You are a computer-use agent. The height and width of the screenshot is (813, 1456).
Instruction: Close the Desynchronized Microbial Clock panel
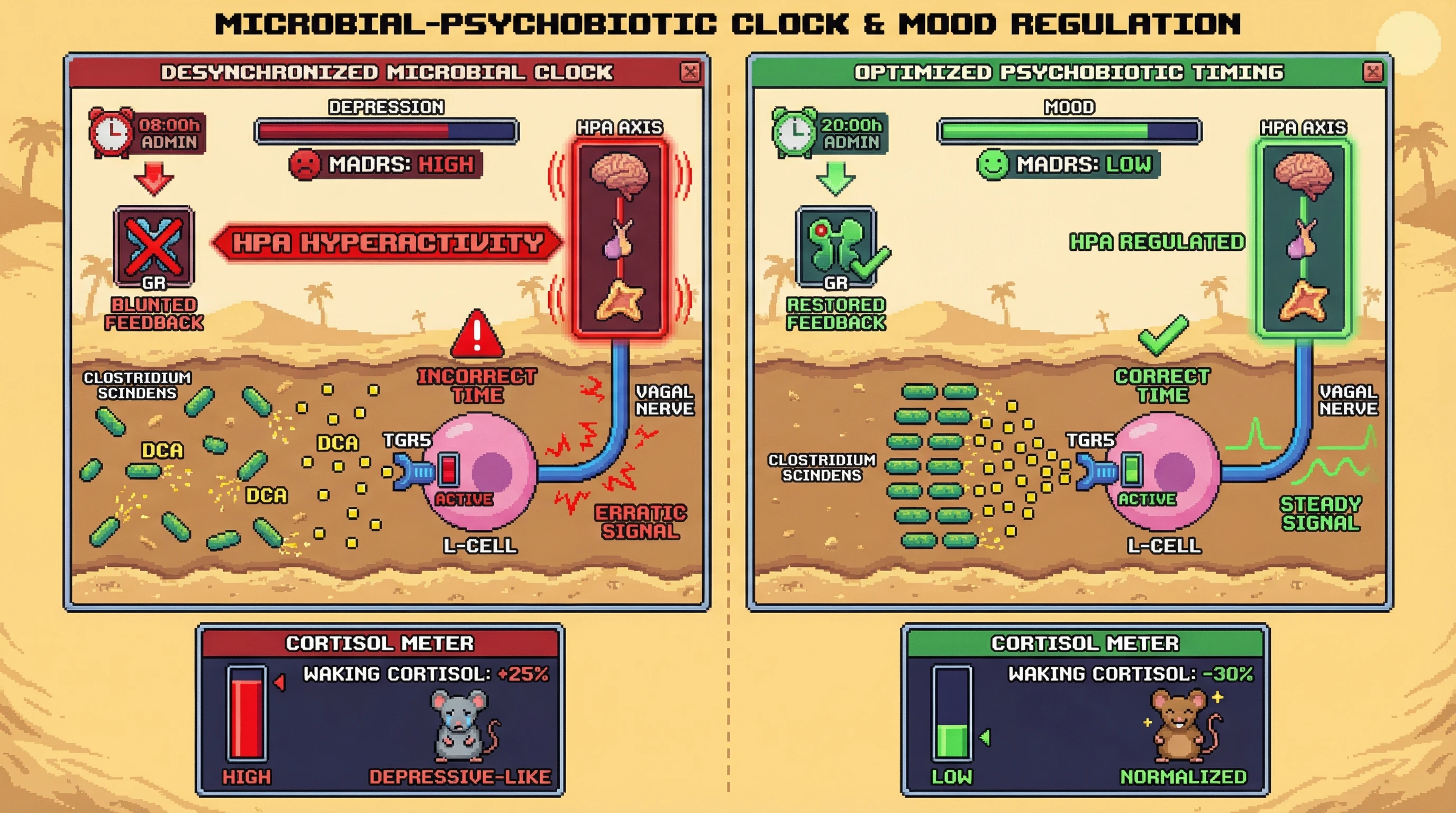pos(689,72)
